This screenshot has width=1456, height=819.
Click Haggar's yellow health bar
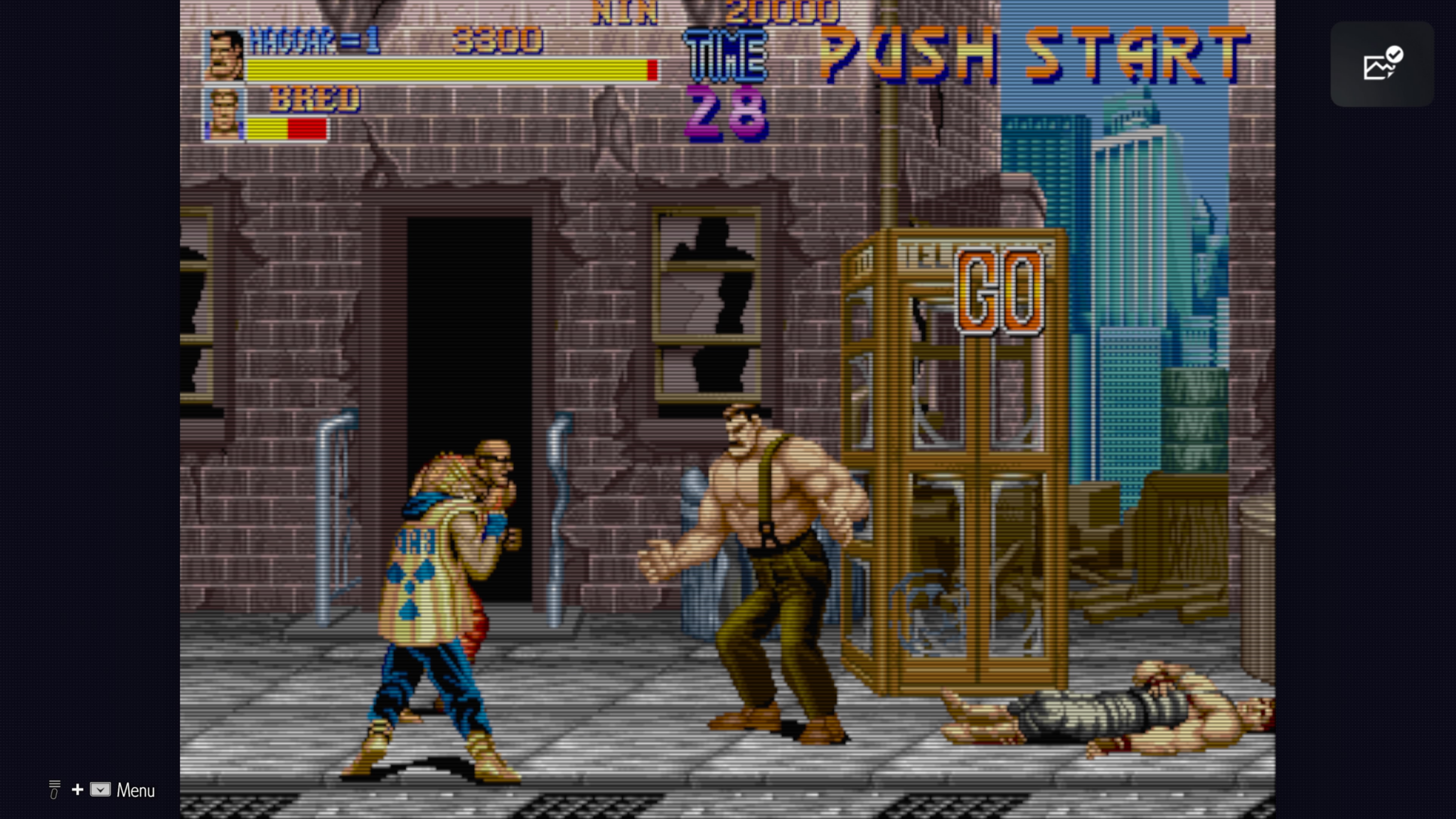pos(448,71)
